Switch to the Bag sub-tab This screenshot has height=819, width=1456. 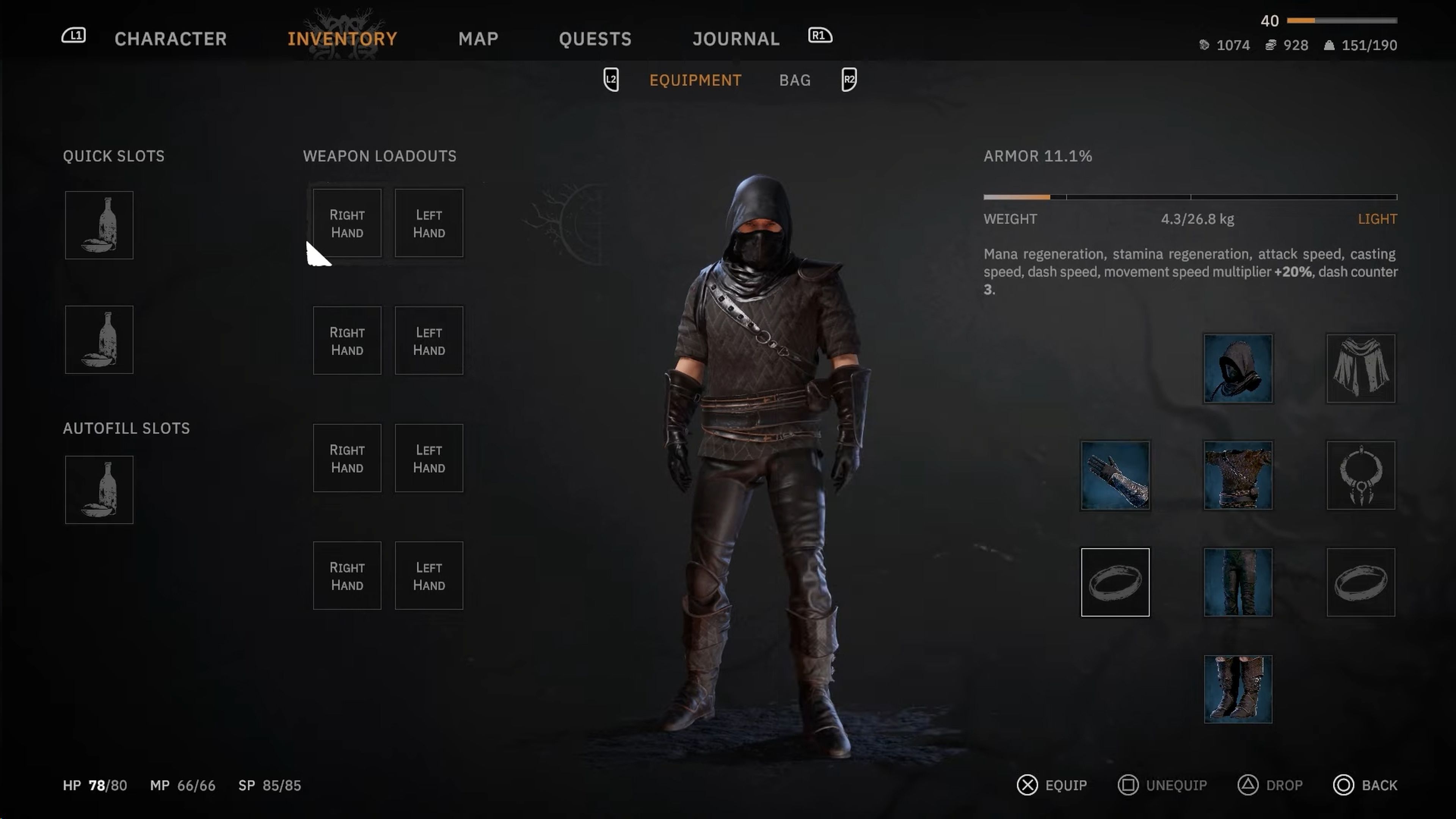tap(795, 80)
